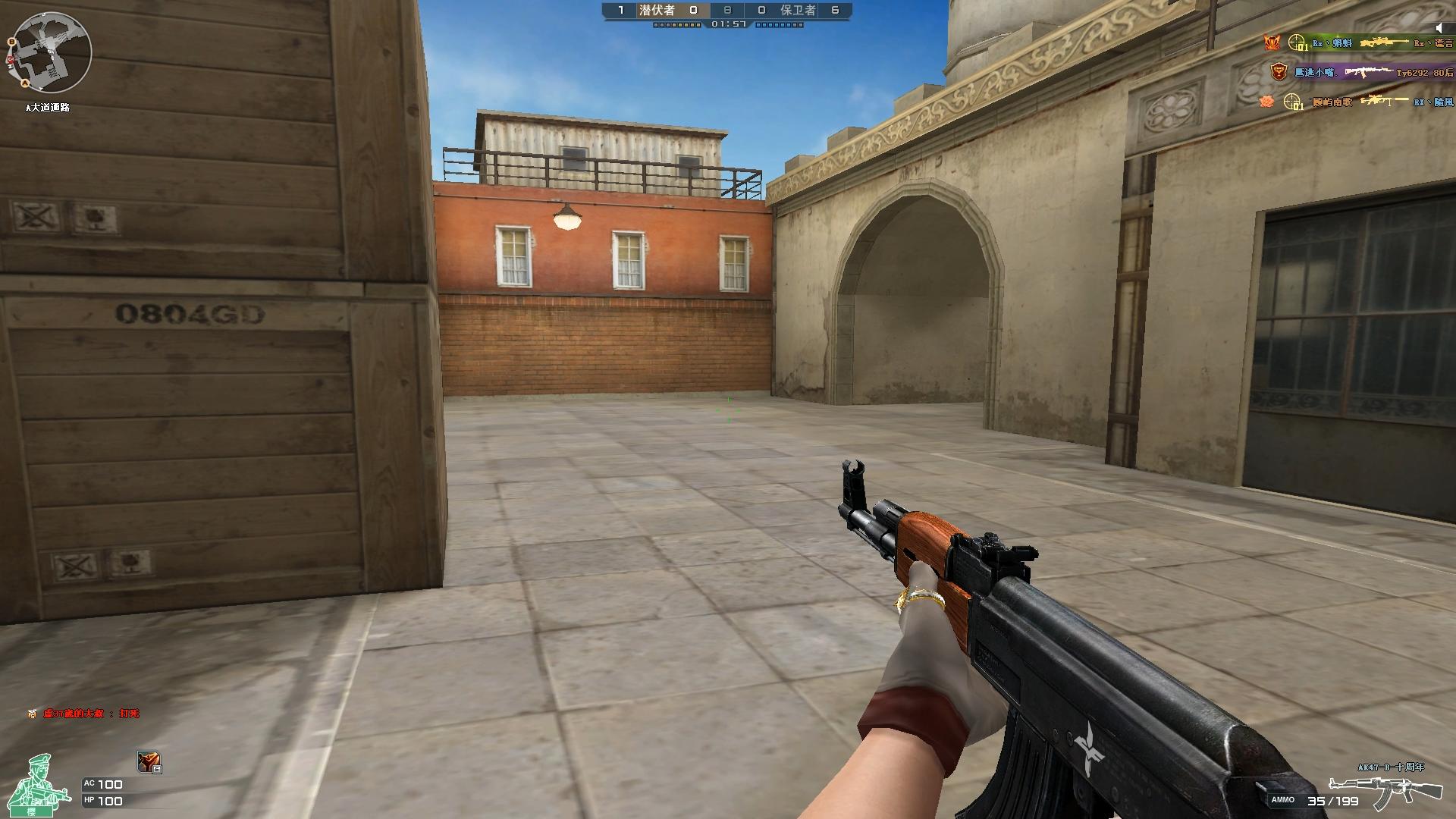Open the circular minimap
Screen dimensions: 1456x819
point(51,52)
